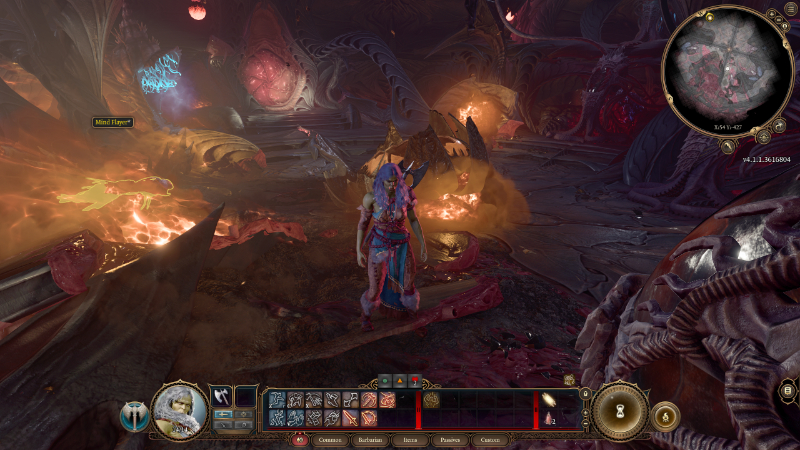Click the crossed axes emblem left of portrait
The width and height of the screenshot is (800, 450).
coord(133,415)
